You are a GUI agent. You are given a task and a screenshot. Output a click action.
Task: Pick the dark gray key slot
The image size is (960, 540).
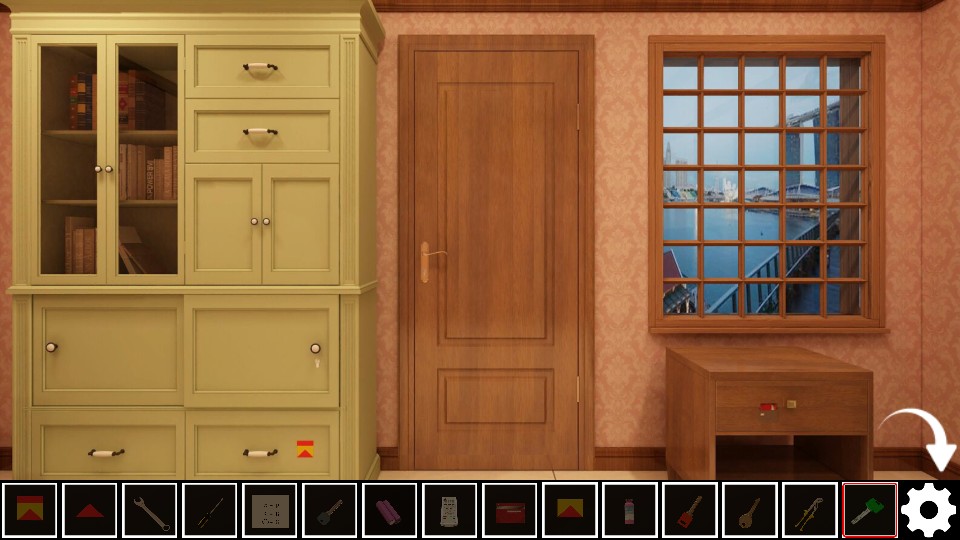point(330,510)
